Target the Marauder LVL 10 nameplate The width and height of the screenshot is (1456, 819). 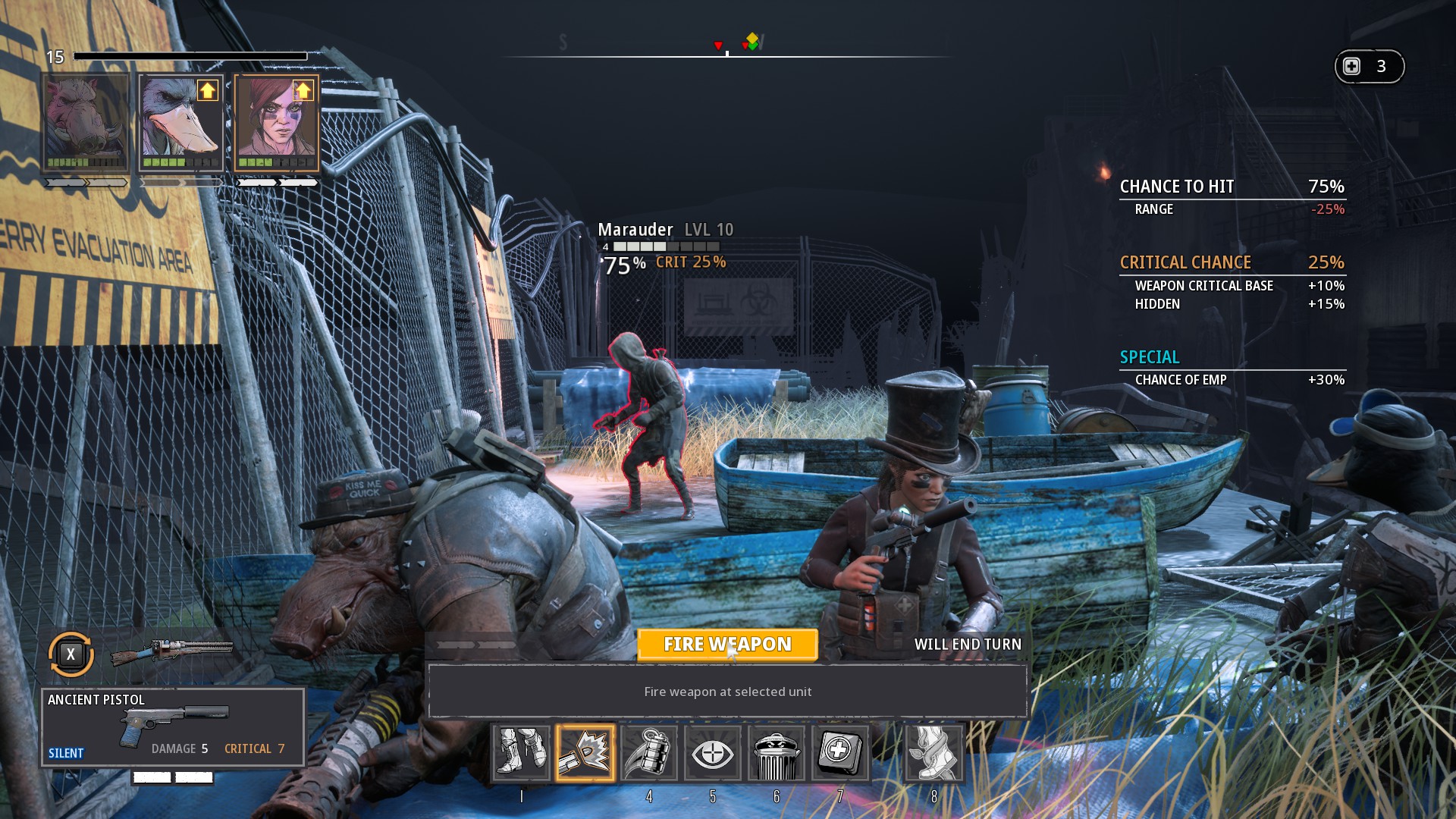pyautogui.click(x=665, y=230)
